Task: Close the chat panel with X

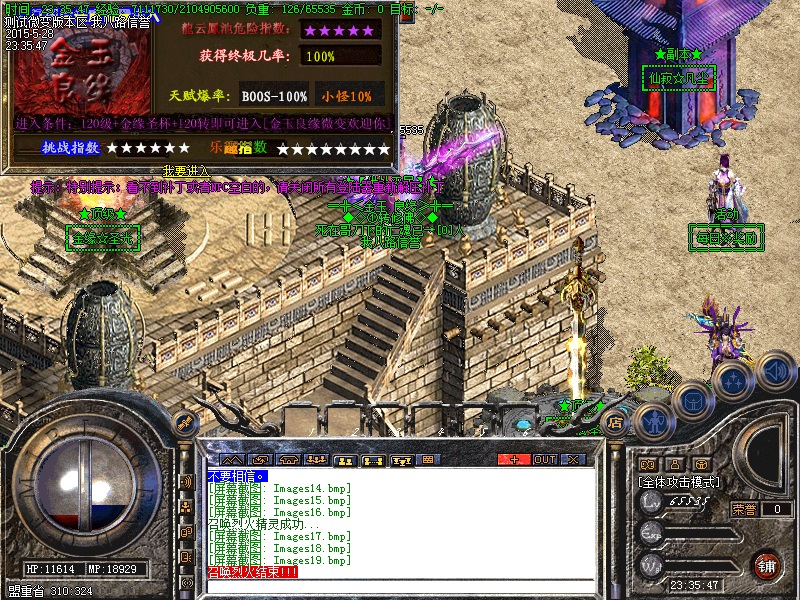Action: (x=574, y=459)
